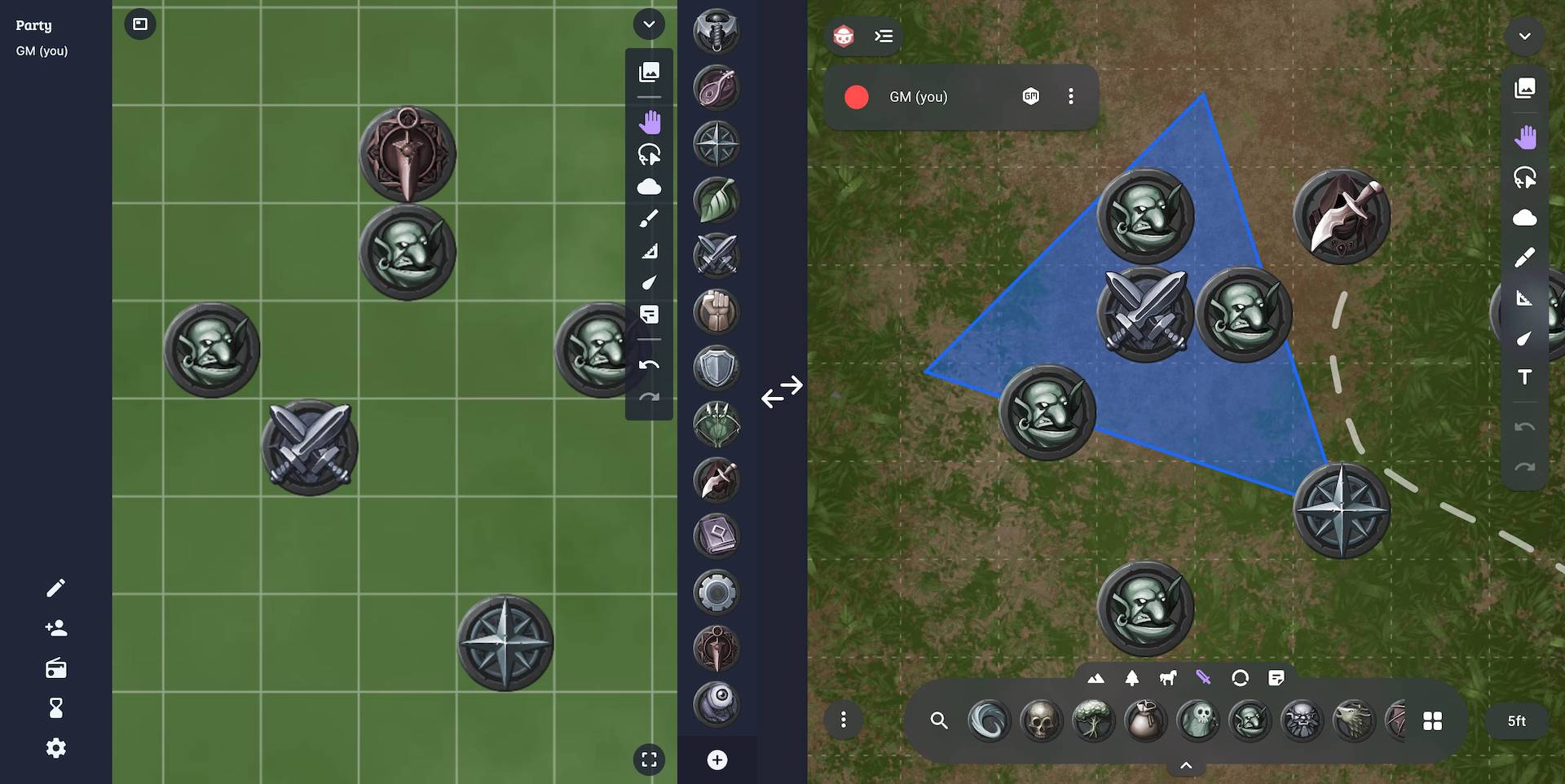Viewport: 1565px width, 784px height.
Task: Select the Text tool on the right toolbar
Action: (1525, 377)
